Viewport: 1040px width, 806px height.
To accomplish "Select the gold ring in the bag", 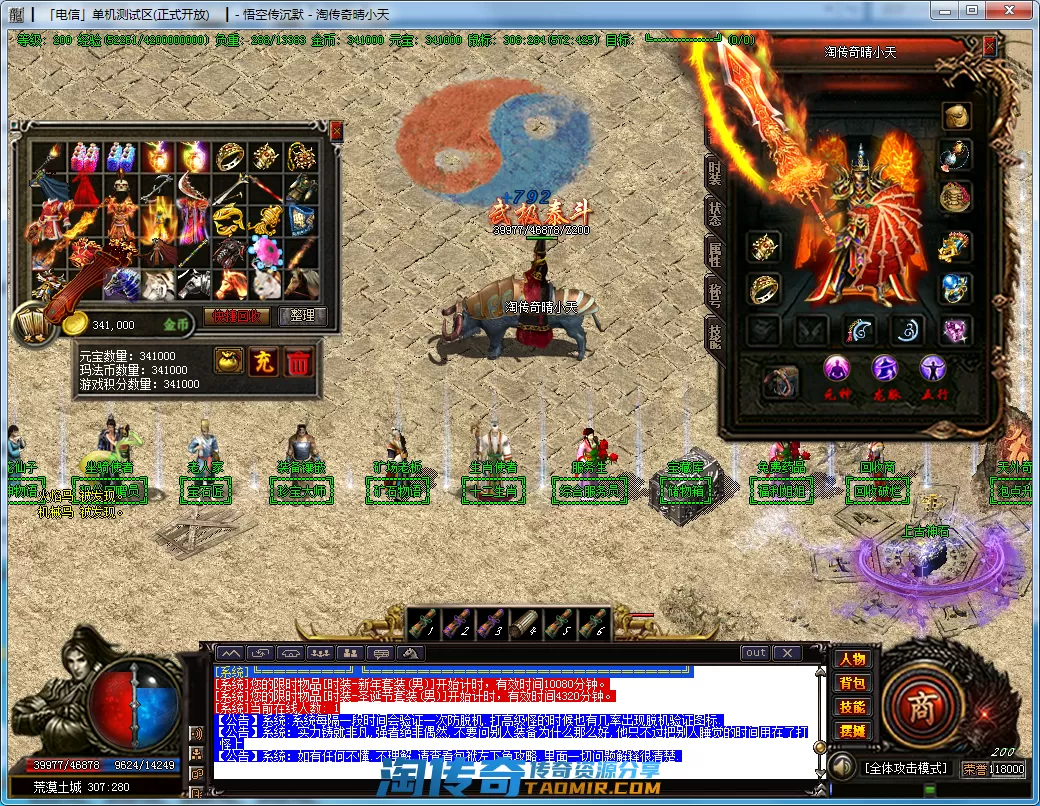I will (x=229, y=156).
